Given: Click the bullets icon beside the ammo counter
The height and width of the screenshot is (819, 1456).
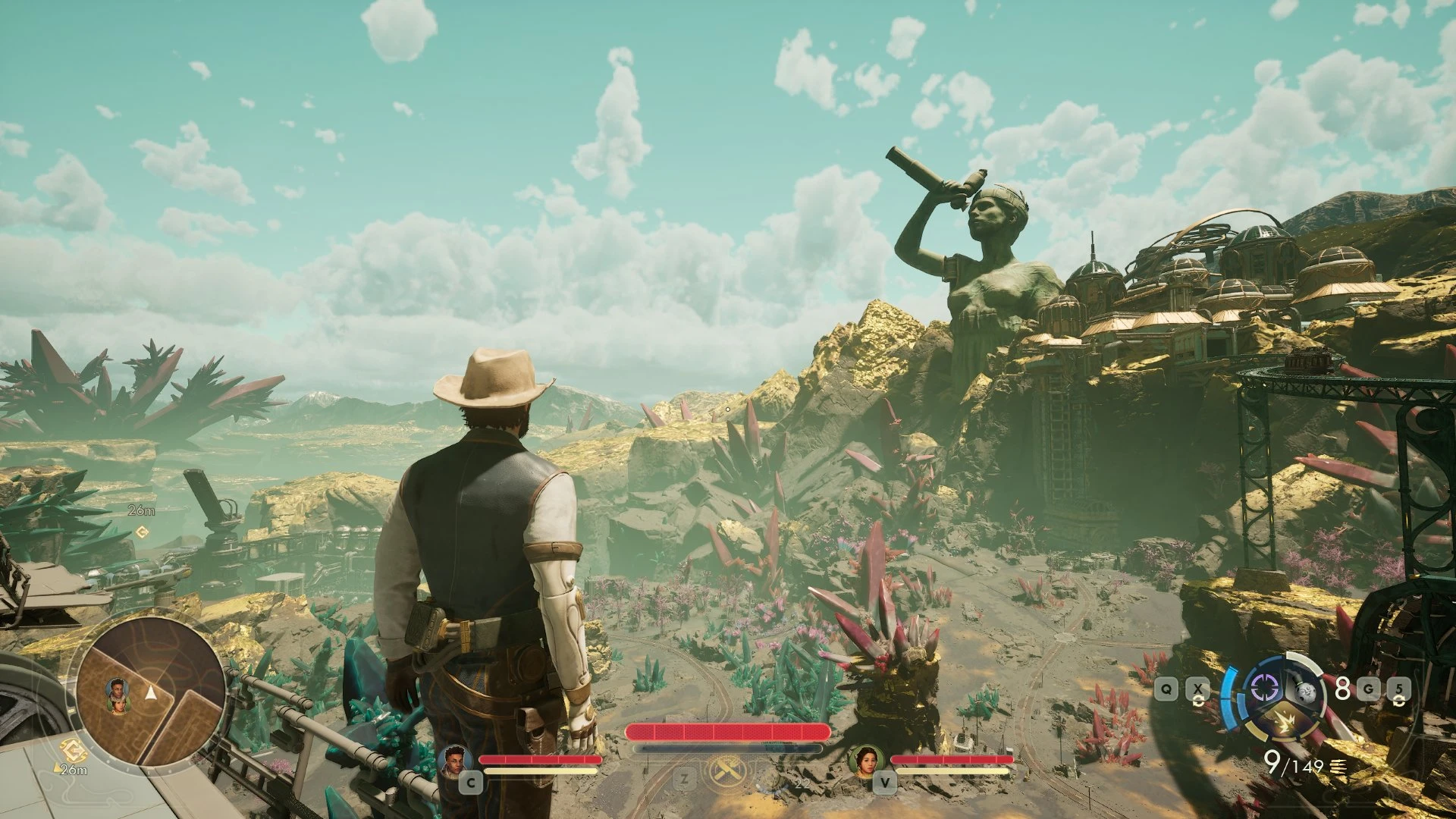Looking at the screenshot, I should (1338, 768).
